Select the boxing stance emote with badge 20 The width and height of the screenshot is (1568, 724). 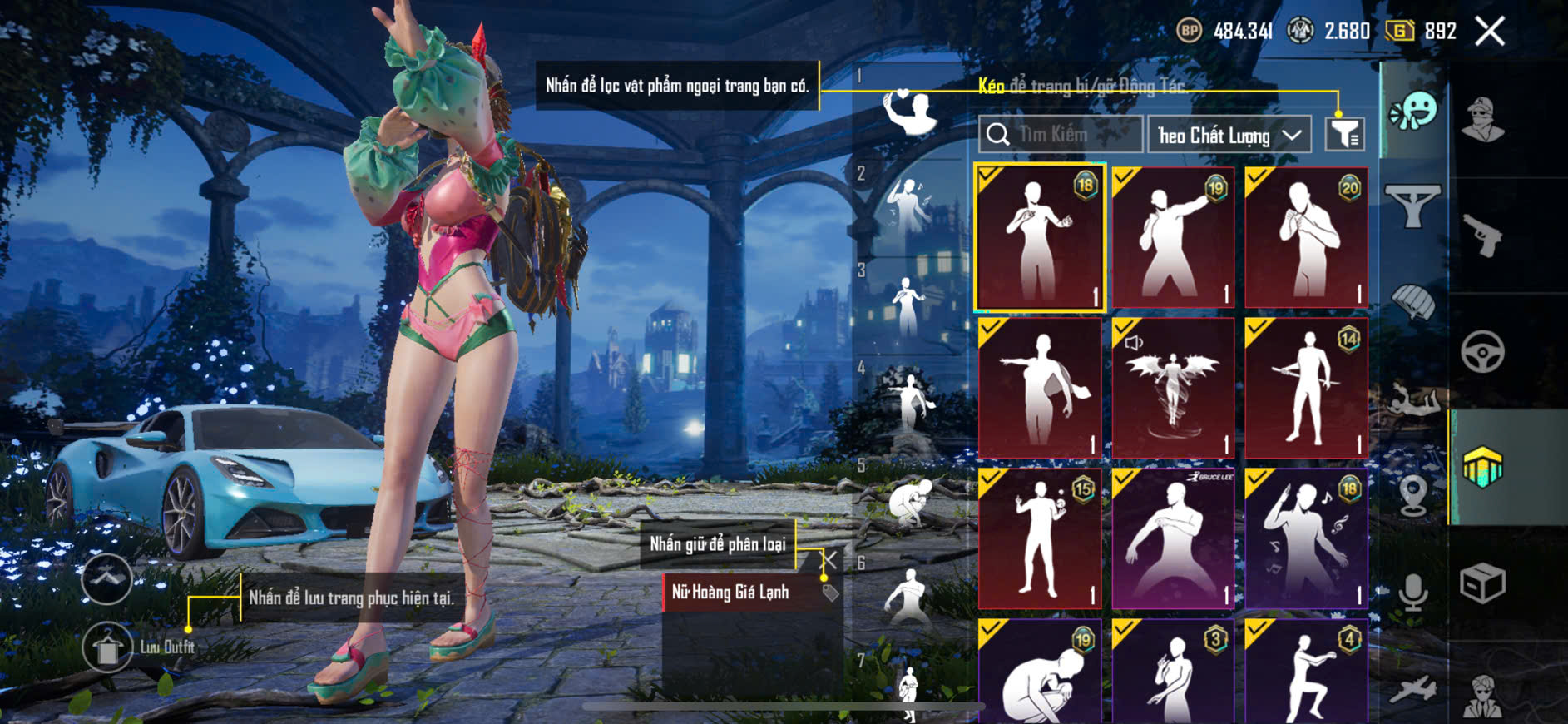point(1306,238)
